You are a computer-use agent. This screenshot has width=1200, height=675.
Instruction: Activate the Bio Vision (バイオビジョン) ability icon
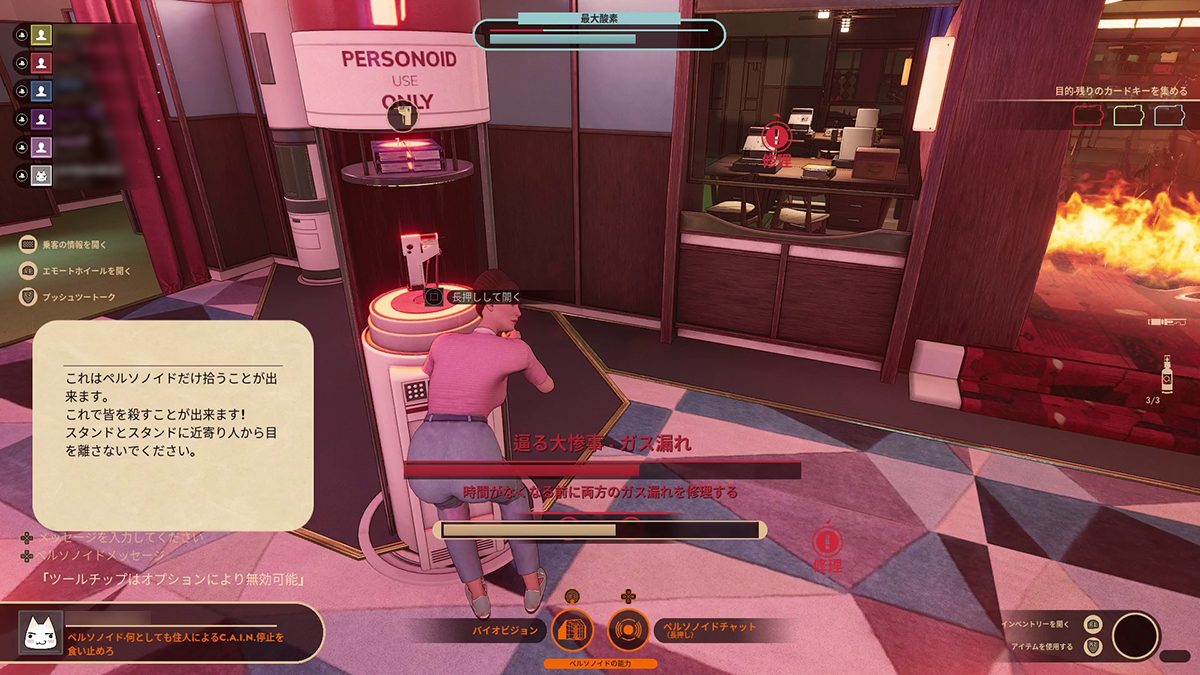coord(573,630)
